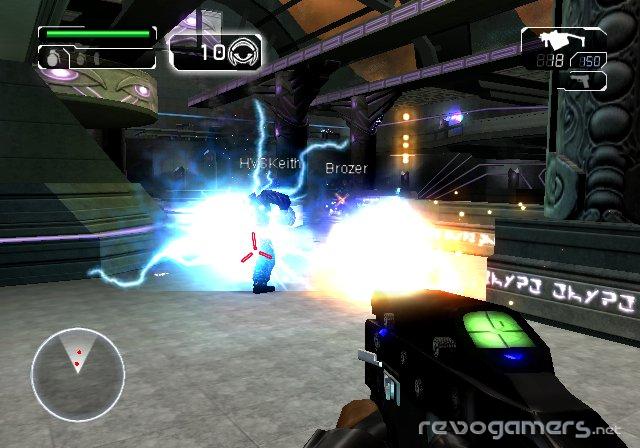Click the circular radar minimap
640x448 pixels.
77,374
